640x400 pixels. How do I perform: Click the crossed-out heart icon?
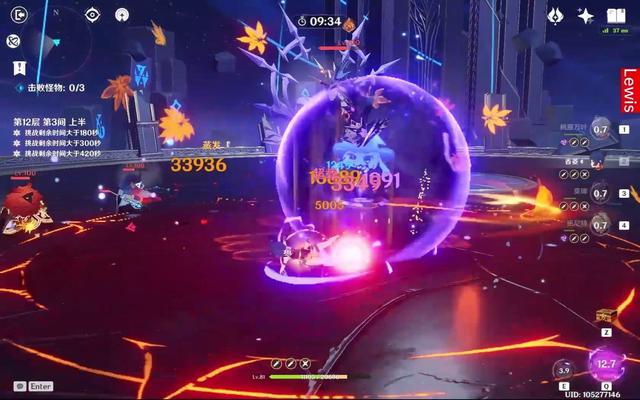(x=14, y=41)
